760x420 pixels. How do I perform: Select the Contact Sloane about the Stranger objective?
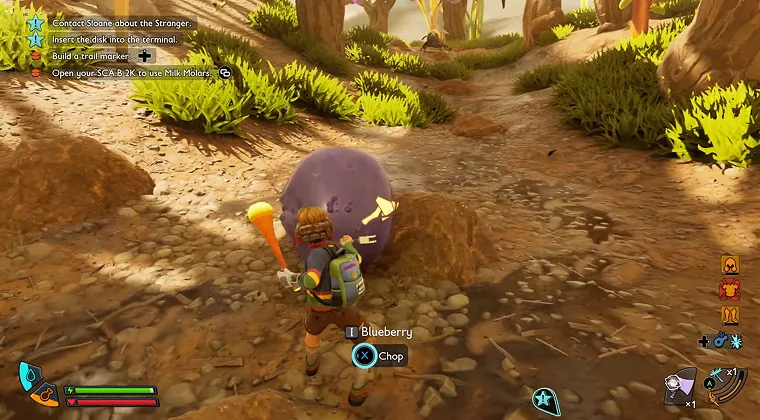pos(120,22)
